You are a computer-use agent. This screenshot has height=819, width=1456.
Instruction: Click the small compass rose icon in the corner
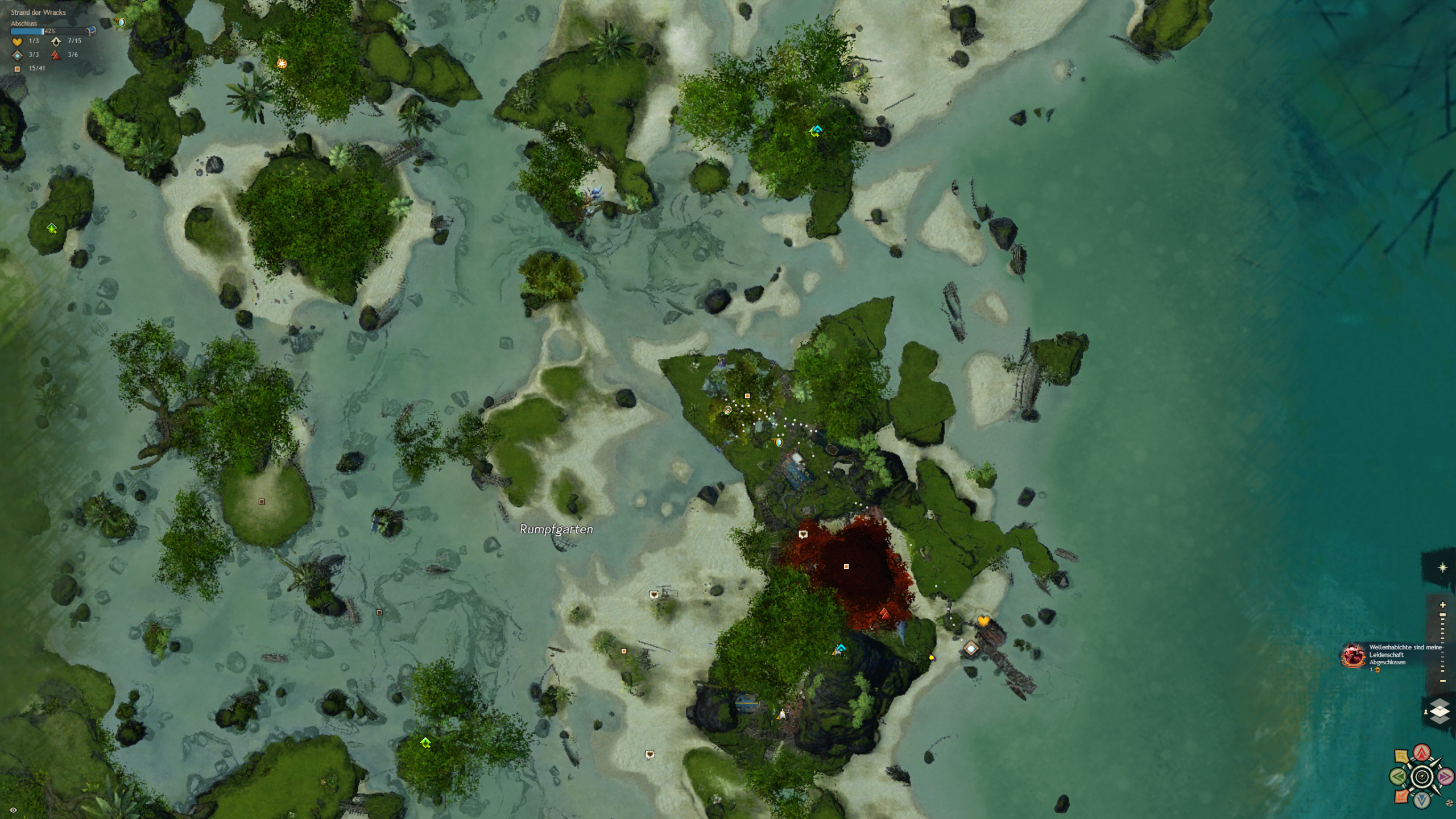pos(1449,803)
